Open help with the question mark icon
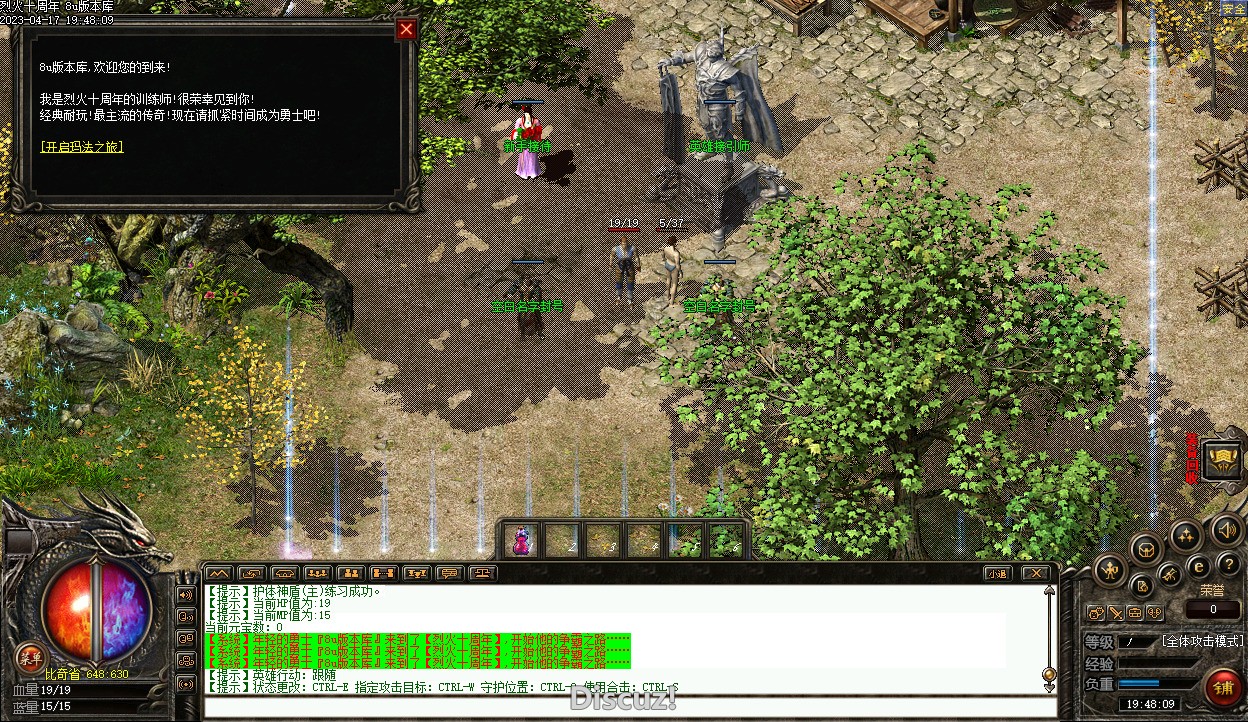 pyautogui.click(x=1228, y=564)
